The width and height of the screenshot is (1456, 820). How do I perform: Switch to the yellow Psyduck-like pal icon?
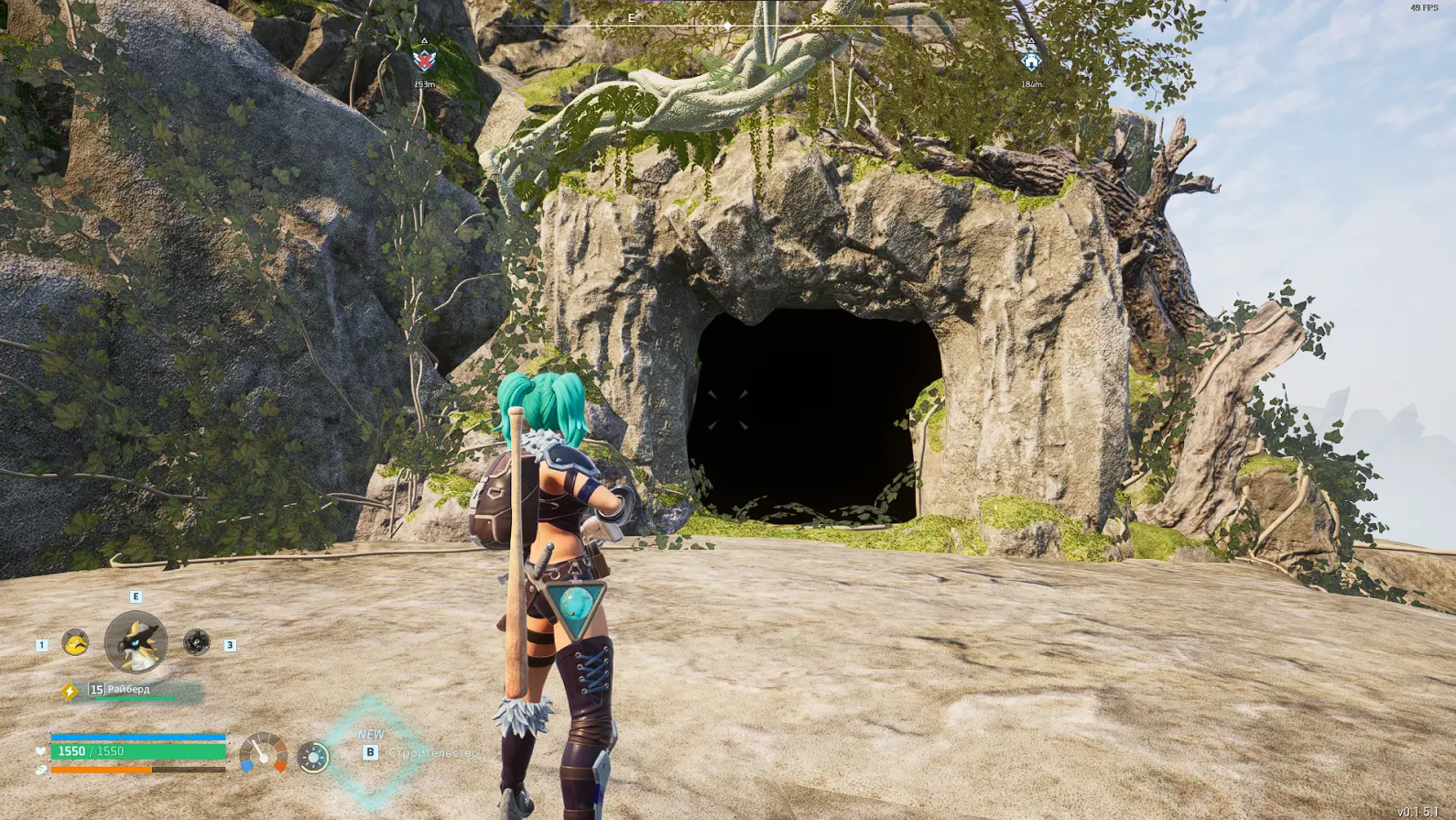75,642
